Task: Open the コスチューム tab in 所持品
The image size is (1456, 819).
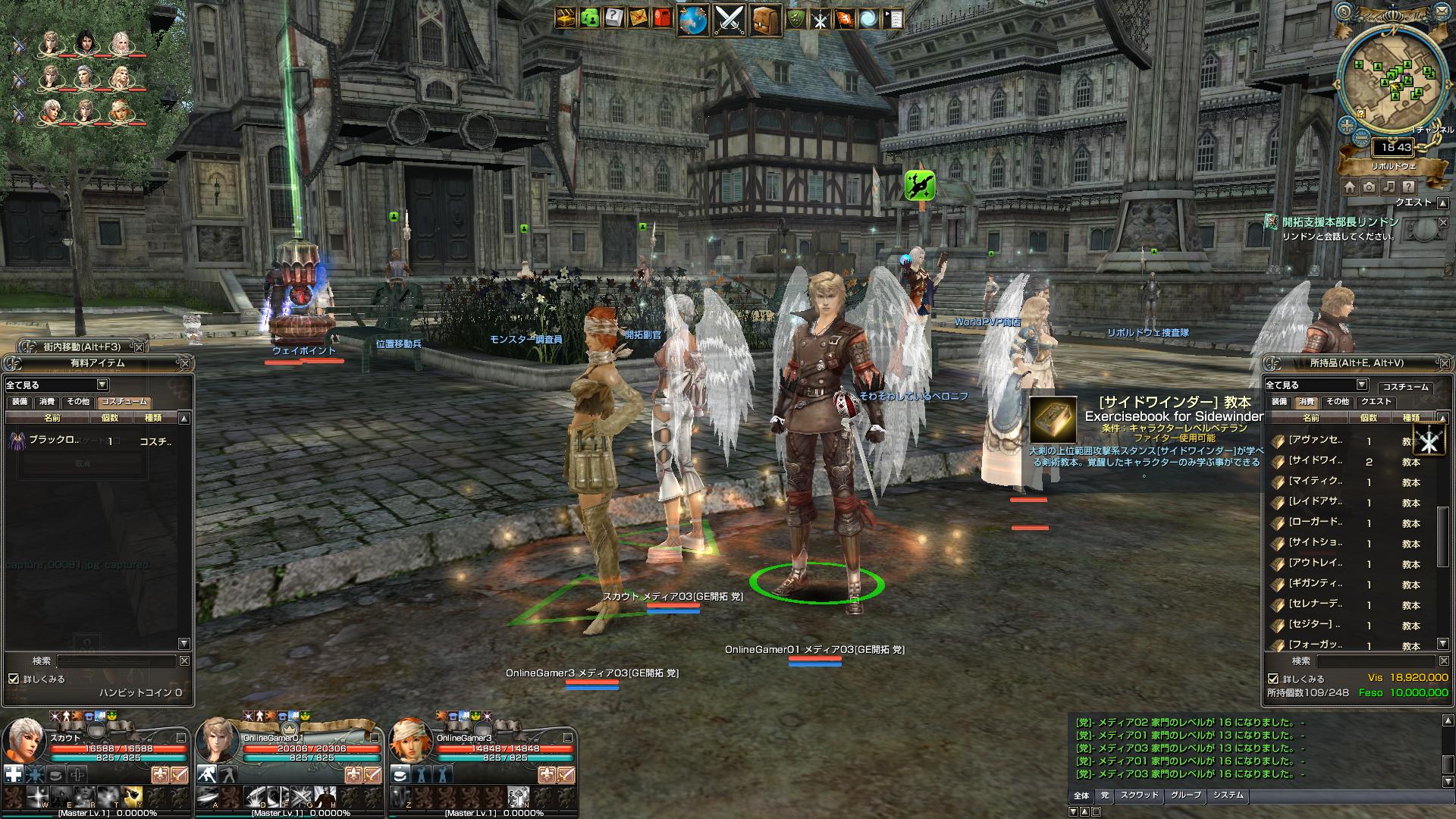Action: click(x=1405, y=387)
